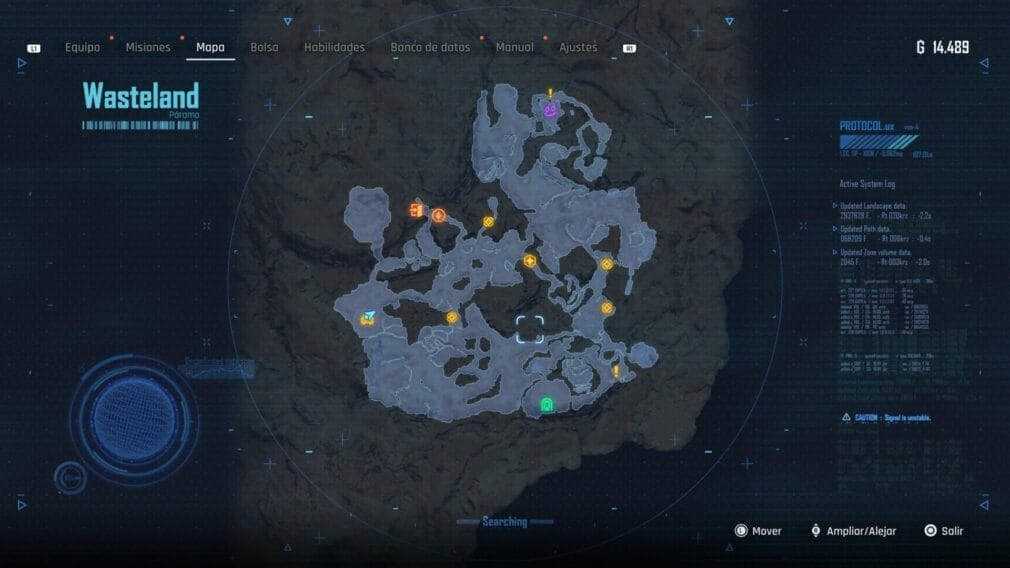
Task: Select the Mapa tab
Action: (x=210, y=47)
